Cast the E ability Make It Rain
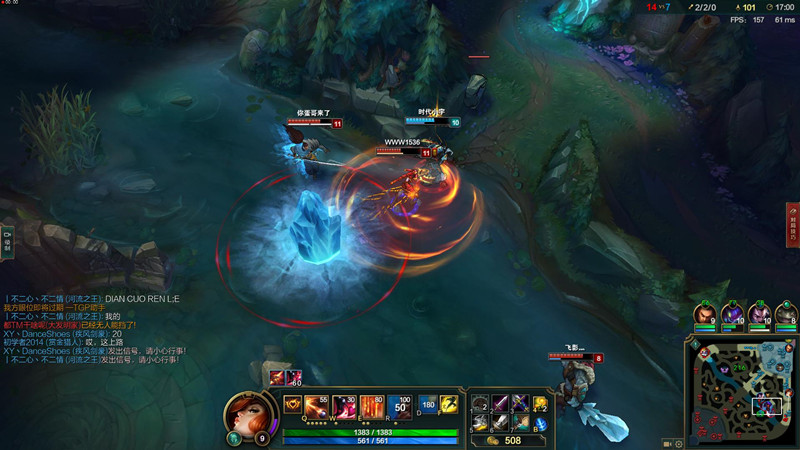Image resolution: width=800 pixels, height=450 pixels. coord(371,405)
